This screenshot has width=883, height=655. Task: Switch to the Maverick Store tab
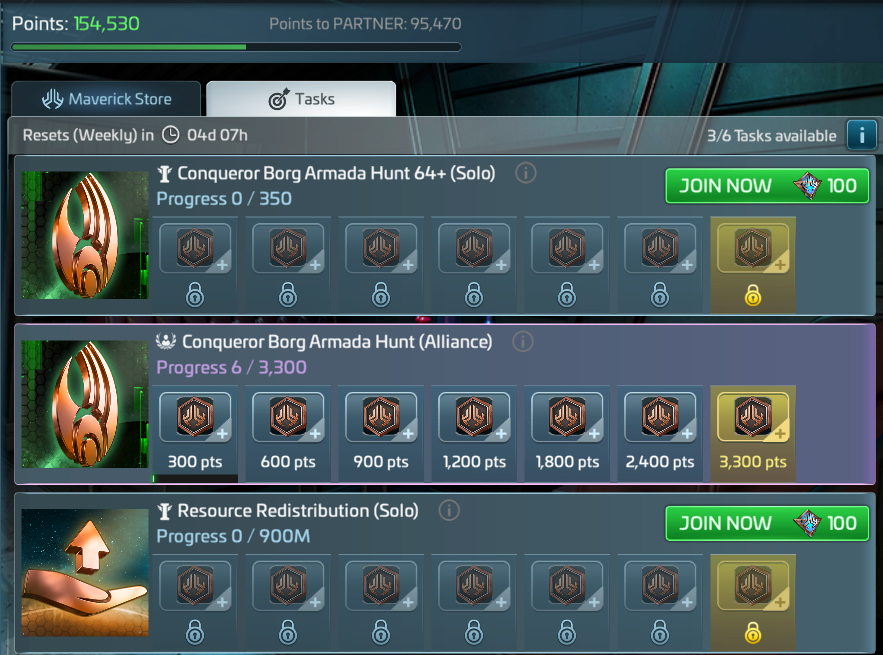tap(106, 99)
